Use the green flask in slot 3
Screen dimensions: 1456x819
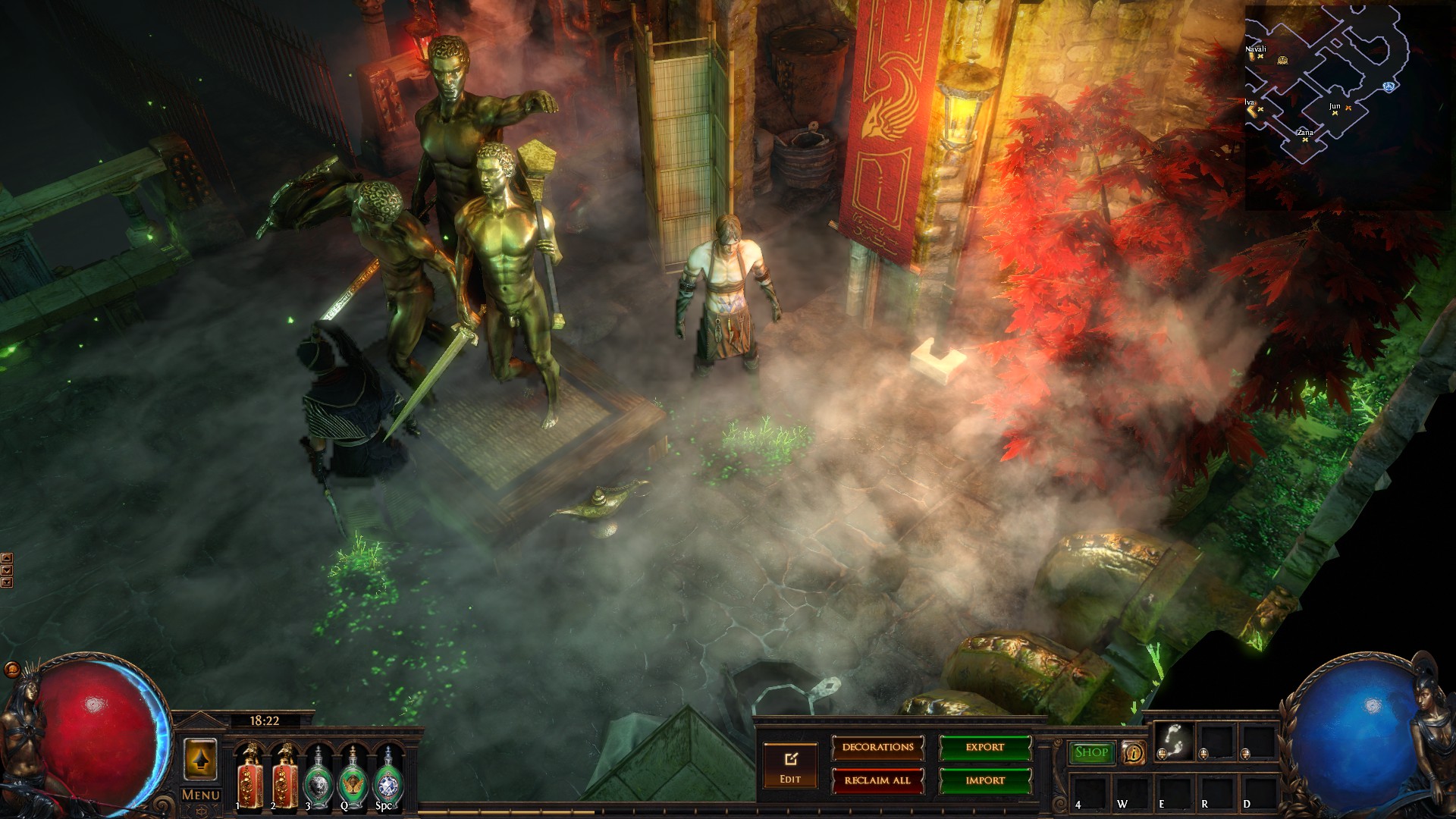320,775
